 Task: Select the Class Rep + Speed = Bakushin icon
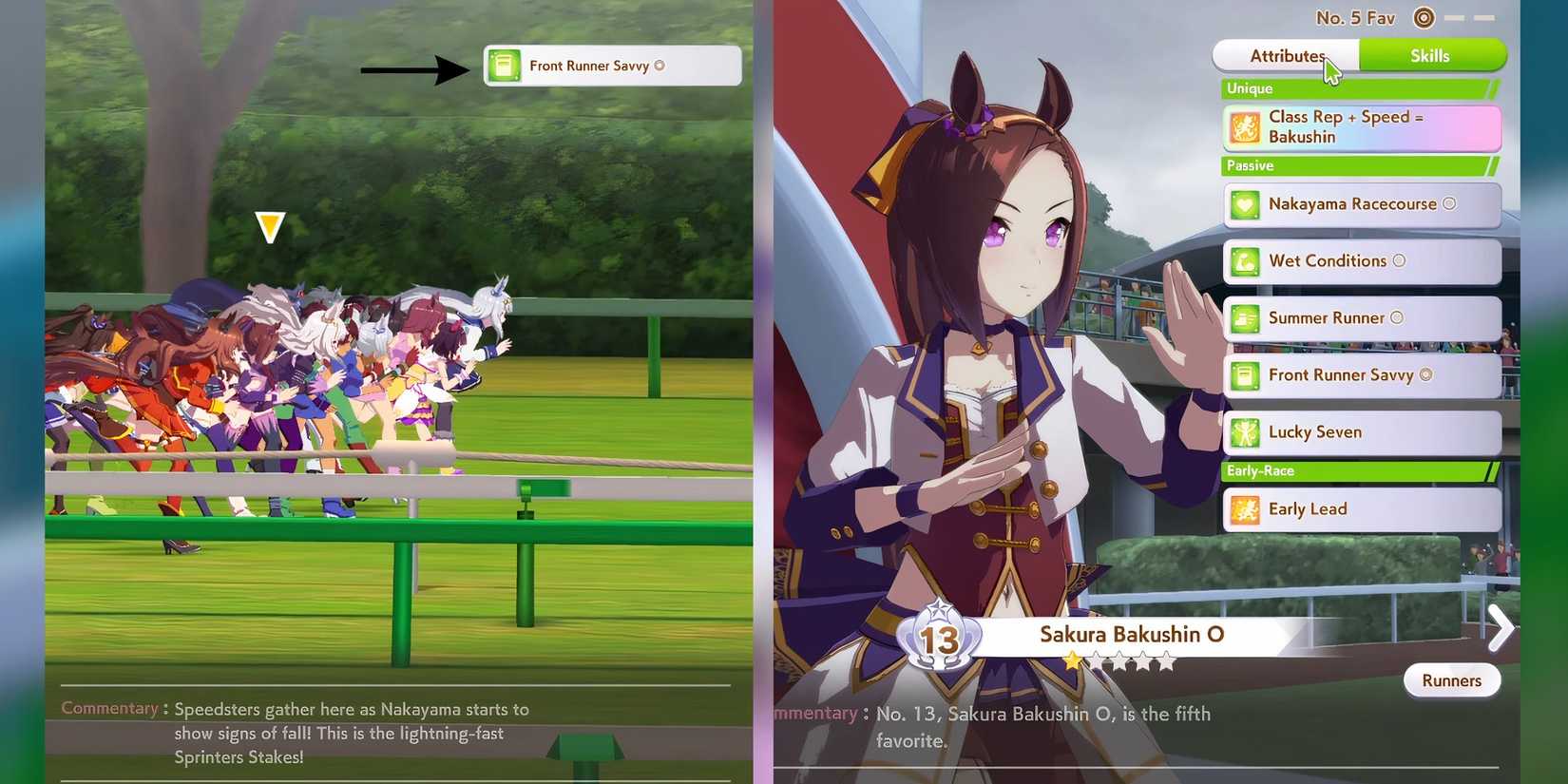1246,127
